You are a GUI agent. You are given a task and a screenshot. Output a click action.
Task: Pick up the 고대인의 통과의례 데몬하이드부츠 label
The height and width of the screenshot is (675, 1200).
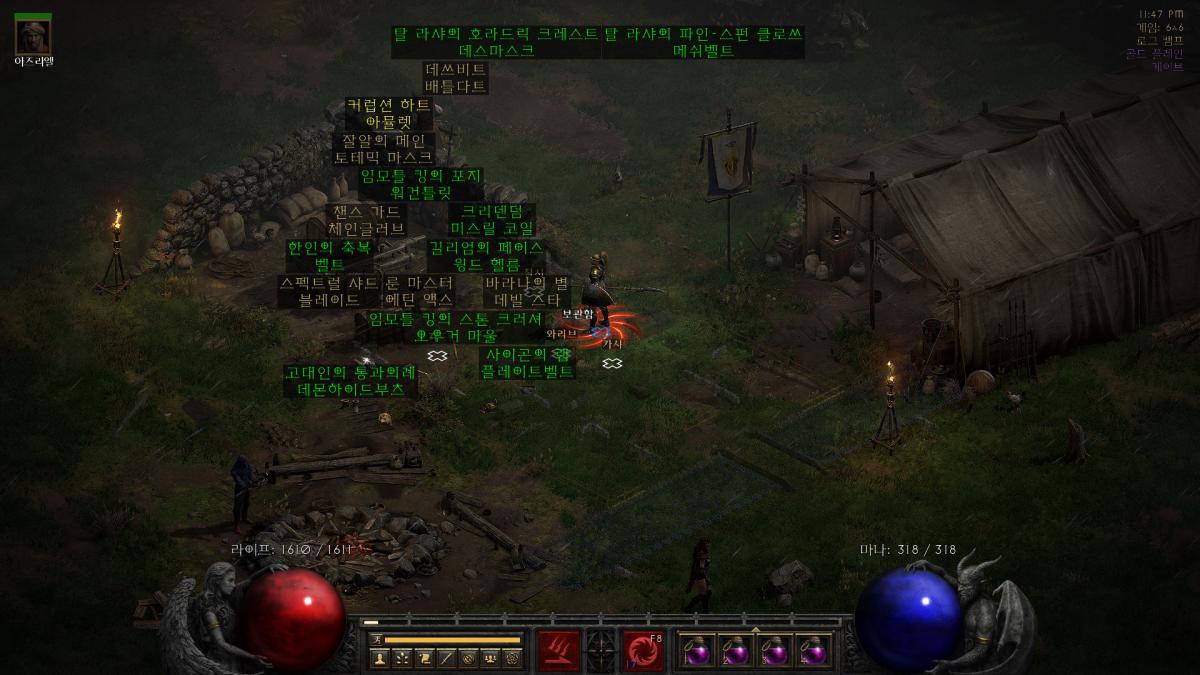point(350,381)
